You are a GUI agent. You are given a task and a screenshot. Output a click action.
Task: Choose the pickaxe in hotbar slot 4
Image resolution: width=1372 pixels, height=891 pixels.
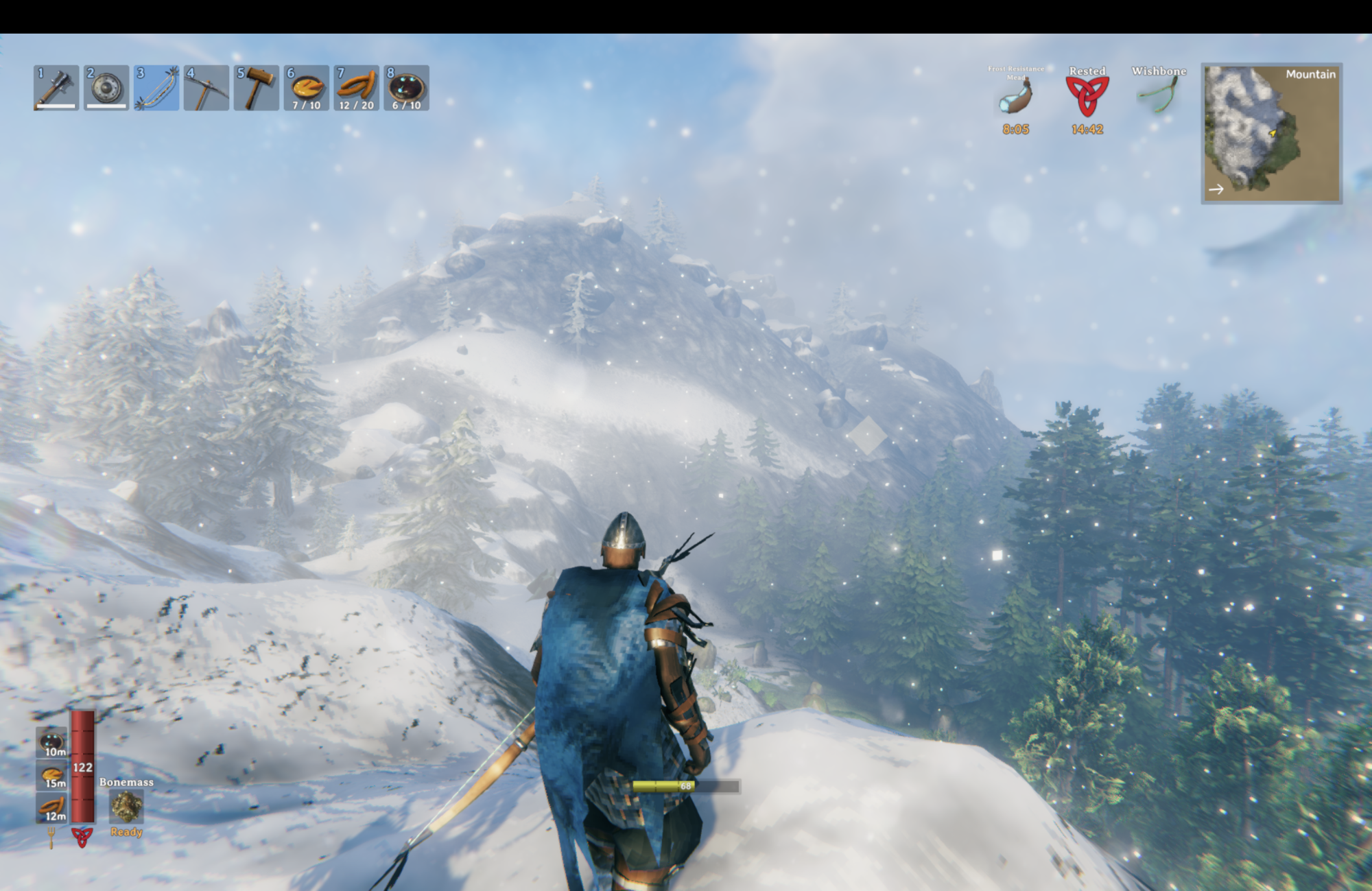pos(206,88)
